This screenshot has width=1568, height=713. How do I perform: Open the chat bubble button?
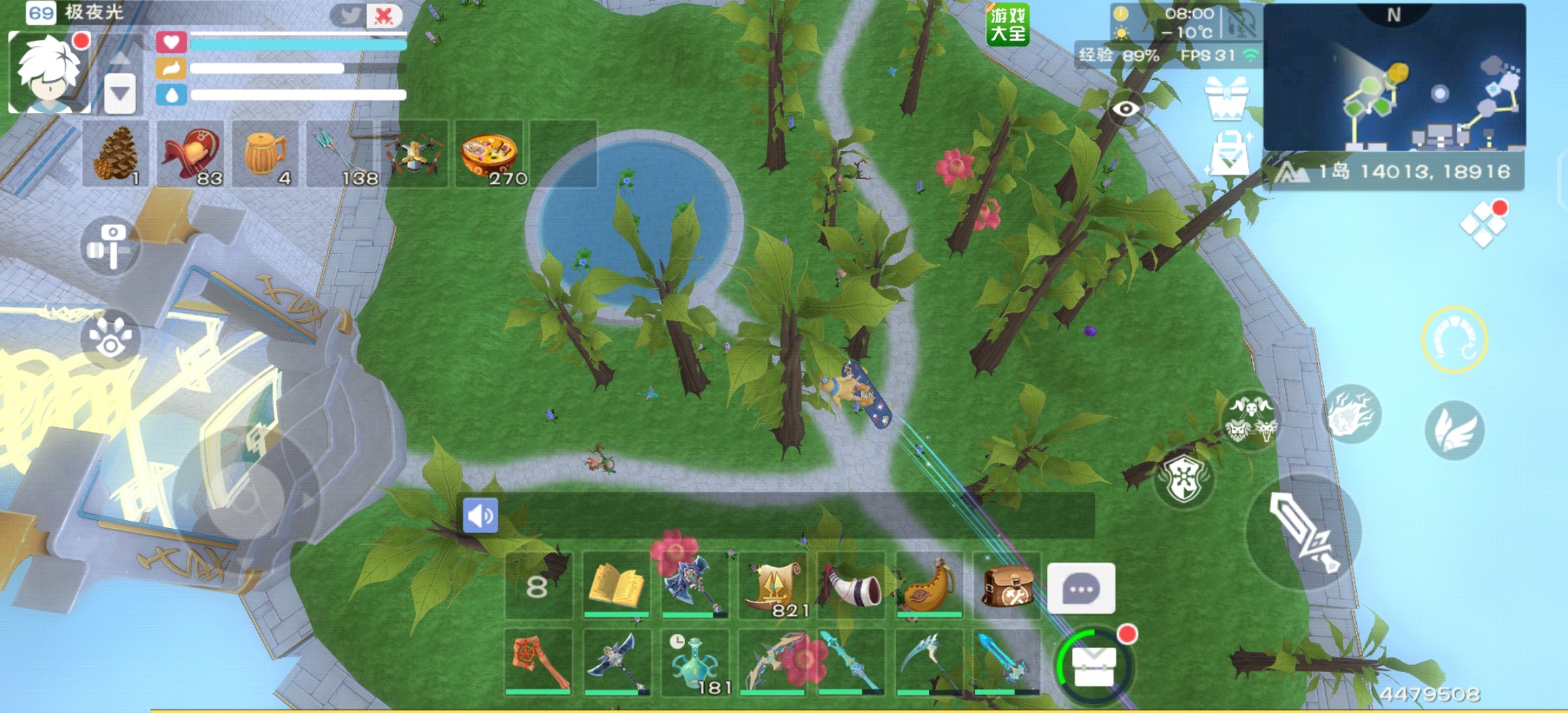coord(1081,588)
